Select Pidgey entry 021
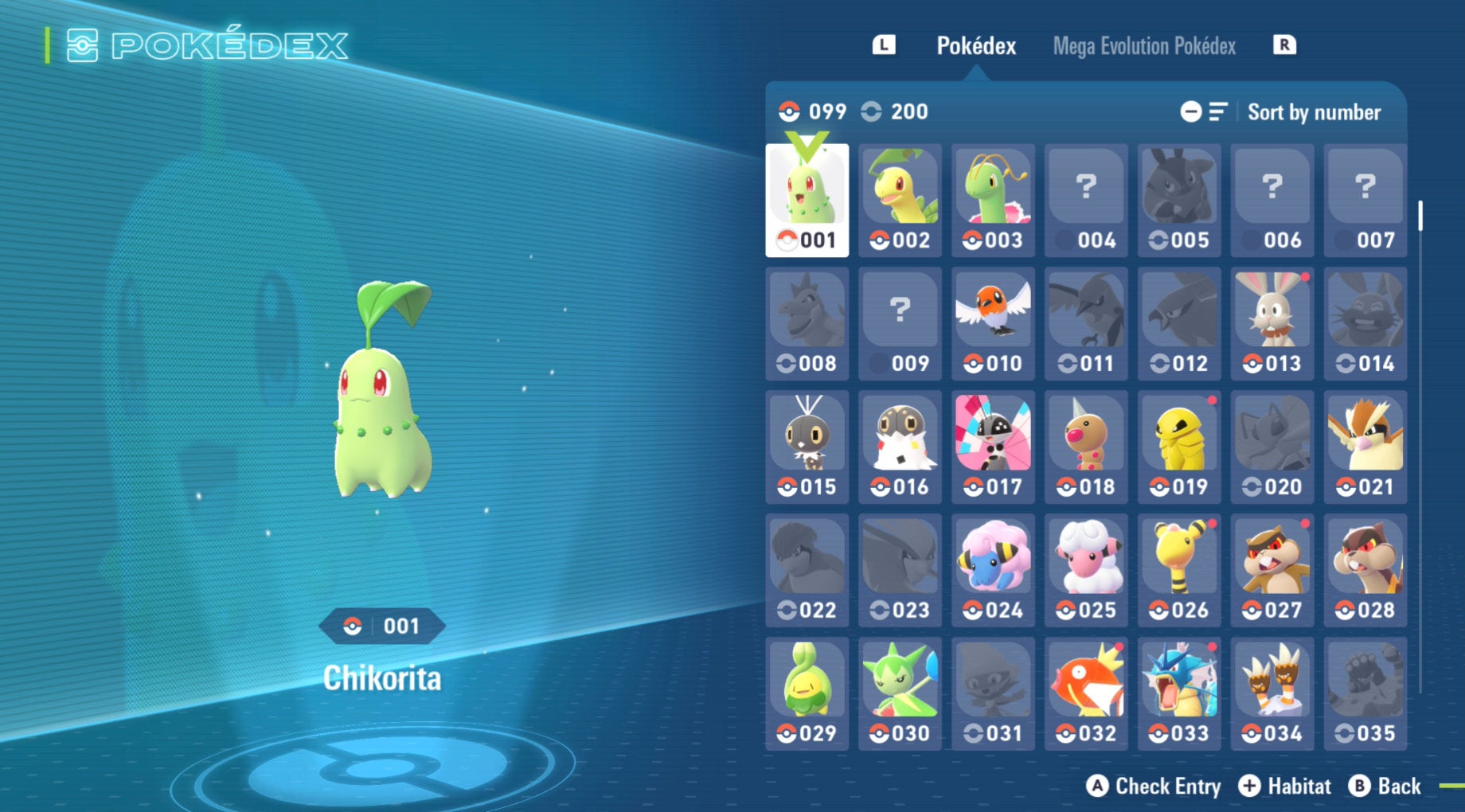Screen dimensions: 1465x812 [x=1365, y=447]
